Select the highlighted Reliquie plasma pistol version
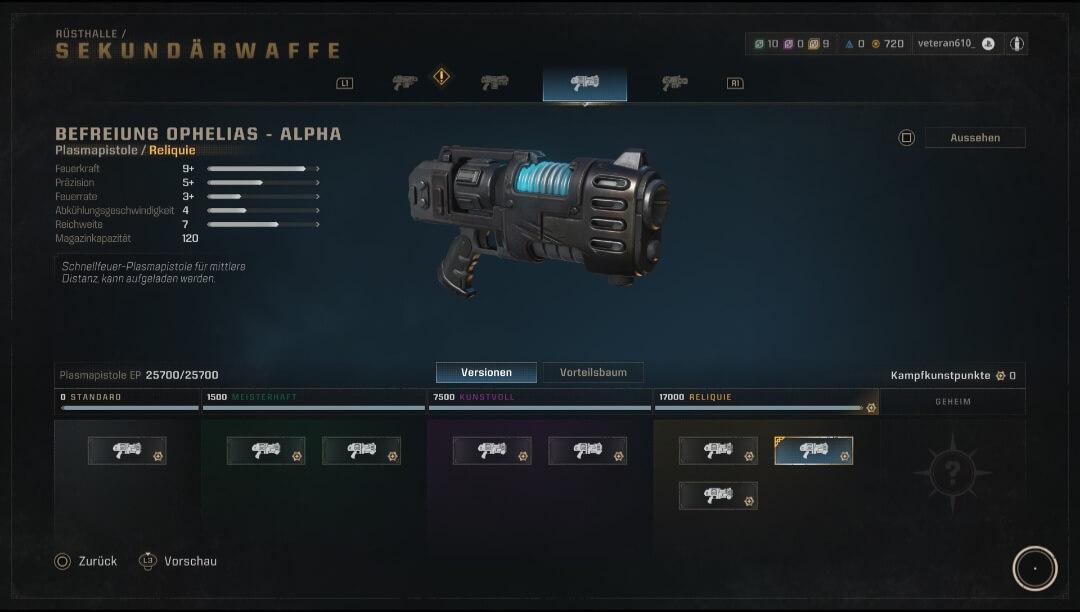This screenshot has width=1080, height=612. 813,451
